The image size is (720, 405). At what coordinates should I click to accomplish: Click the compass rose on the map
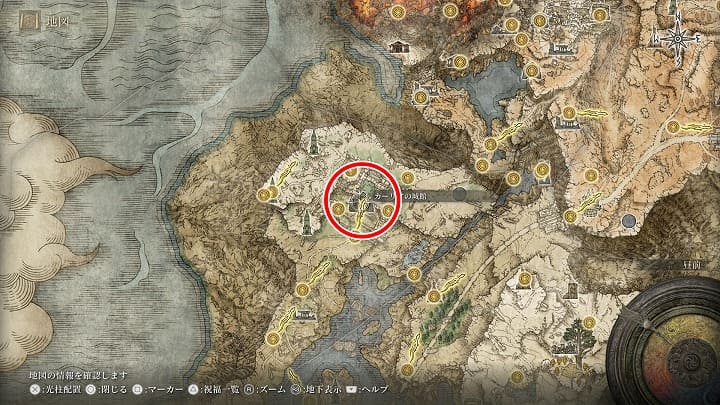[674, 39]
